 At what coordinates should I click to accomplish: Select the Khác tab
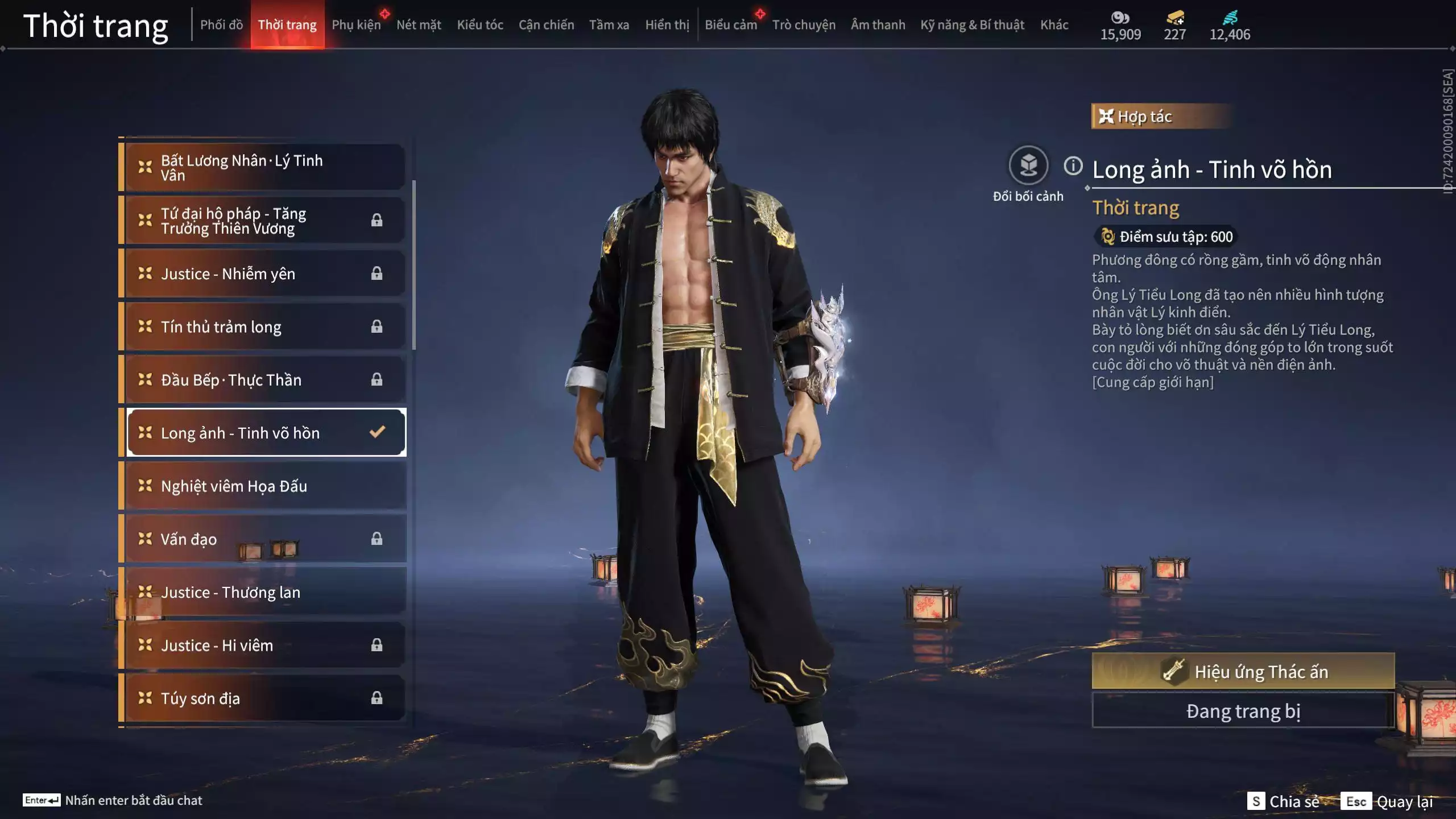tap(1054, 25)
